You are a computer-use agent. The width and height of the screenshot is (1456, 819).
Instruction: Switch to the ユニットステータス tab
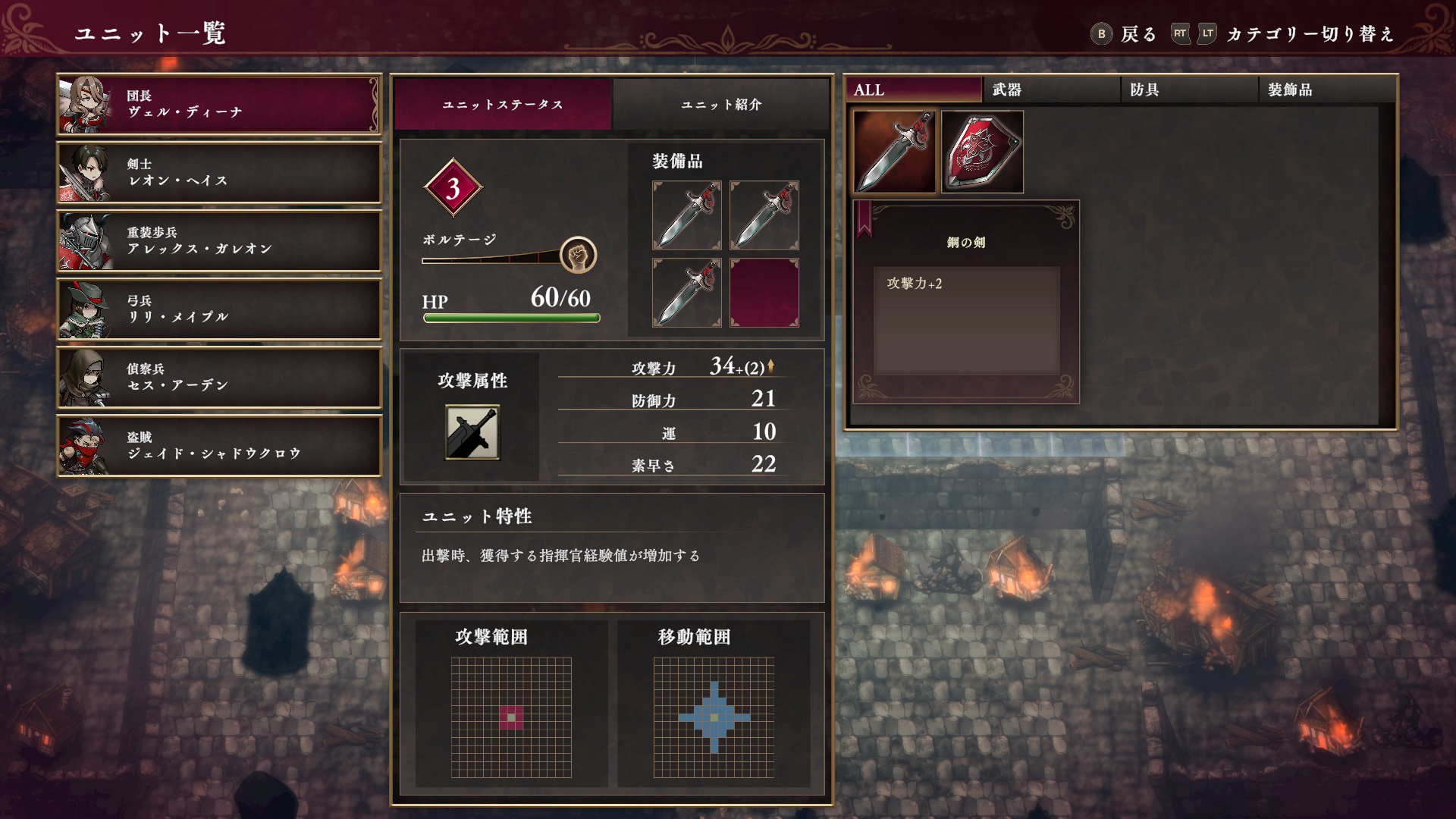coord(503,105)
